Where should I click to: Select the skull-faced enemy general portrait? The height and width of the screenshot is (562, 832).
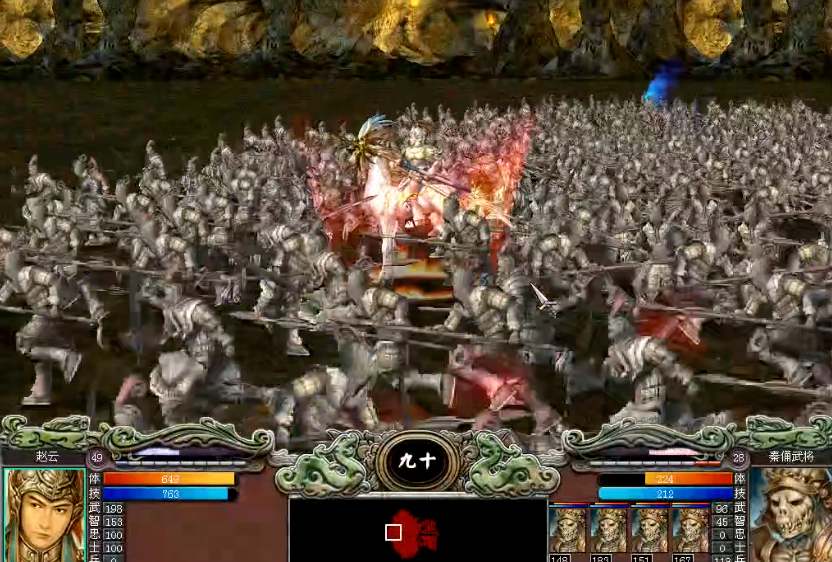pyautogui.click(x=790, y=516)
